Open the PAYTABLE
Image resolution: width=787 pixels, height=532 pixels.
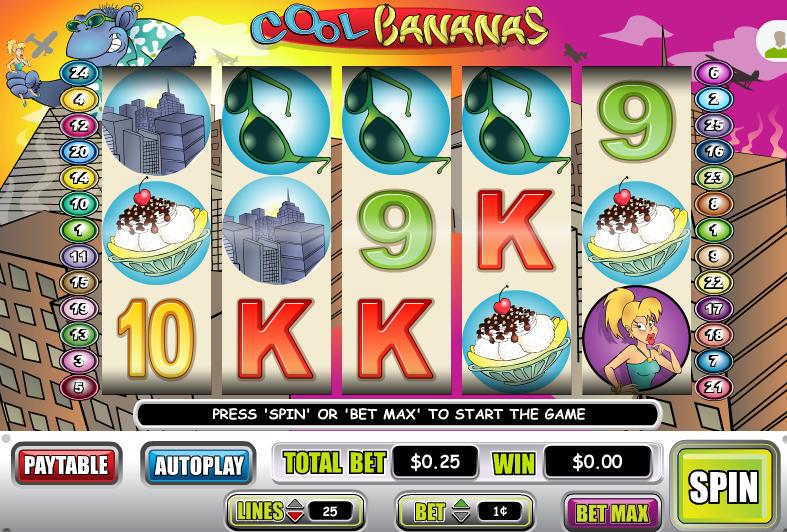[x=65, y=464]
